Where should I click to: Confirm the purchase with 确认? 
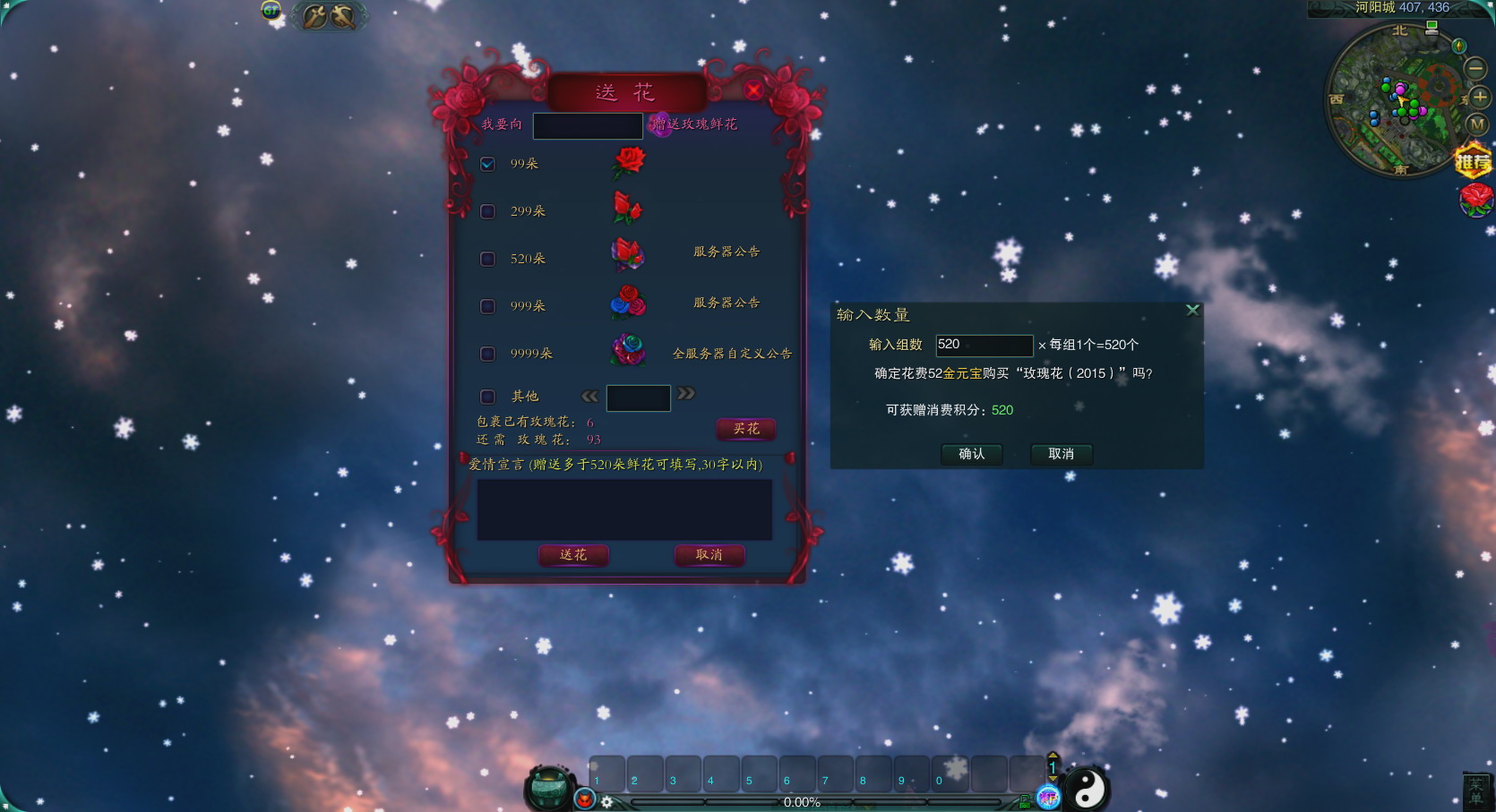pyautogui.click(x=971, y=454)
